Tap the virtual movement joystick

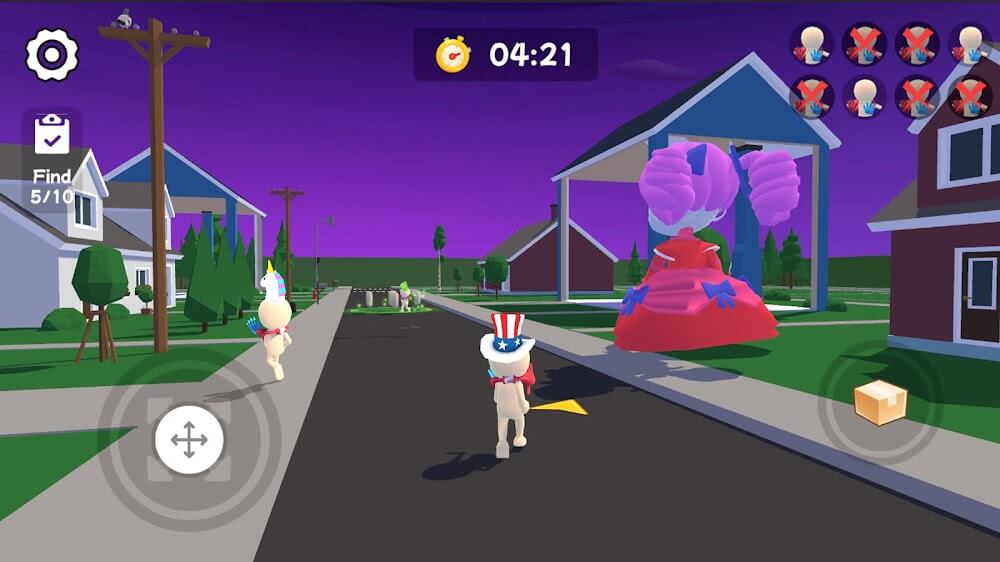[x=189, y=440]
